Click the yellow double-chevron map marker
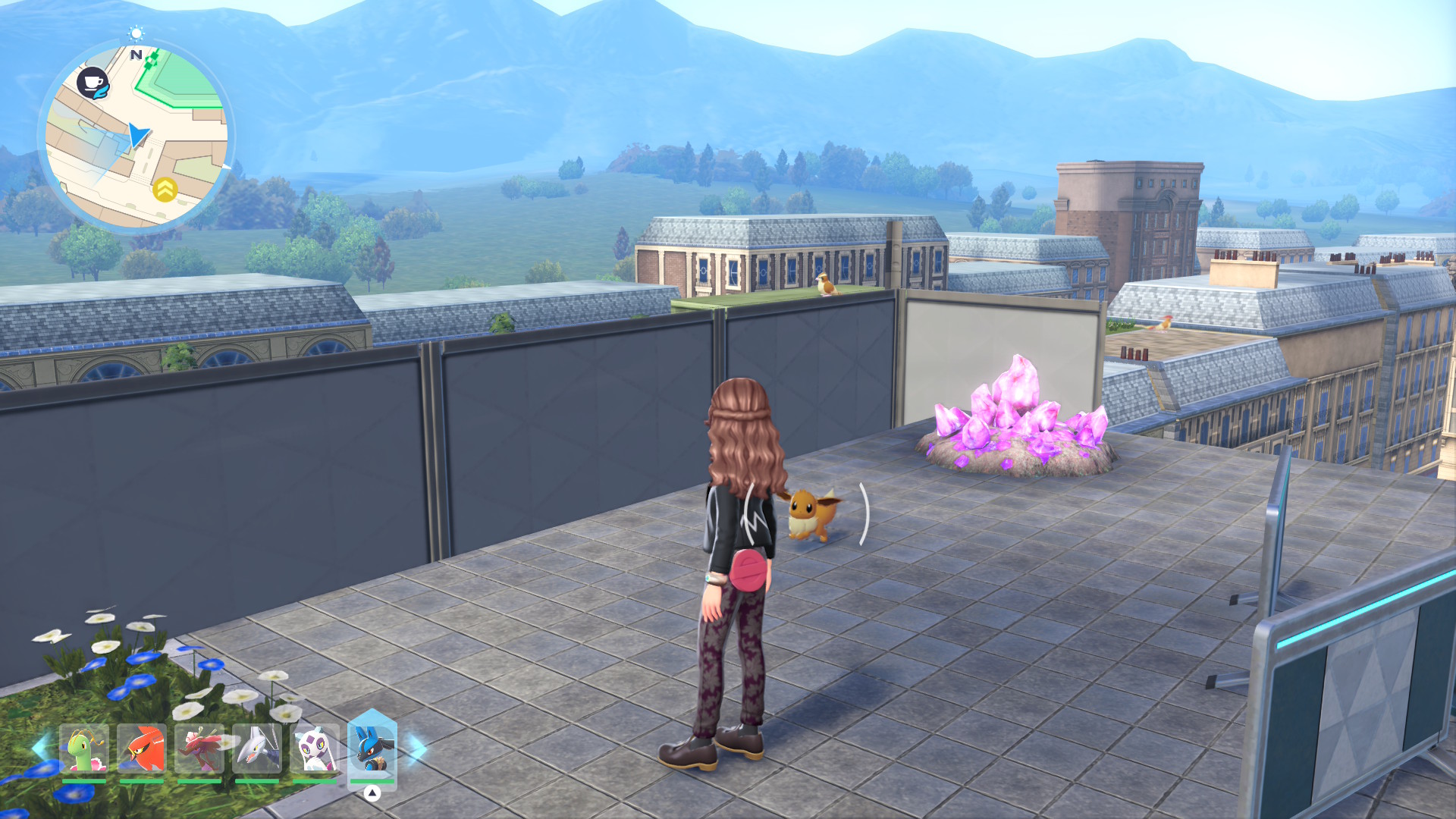The image size is (1456, 819). [165, 189]
